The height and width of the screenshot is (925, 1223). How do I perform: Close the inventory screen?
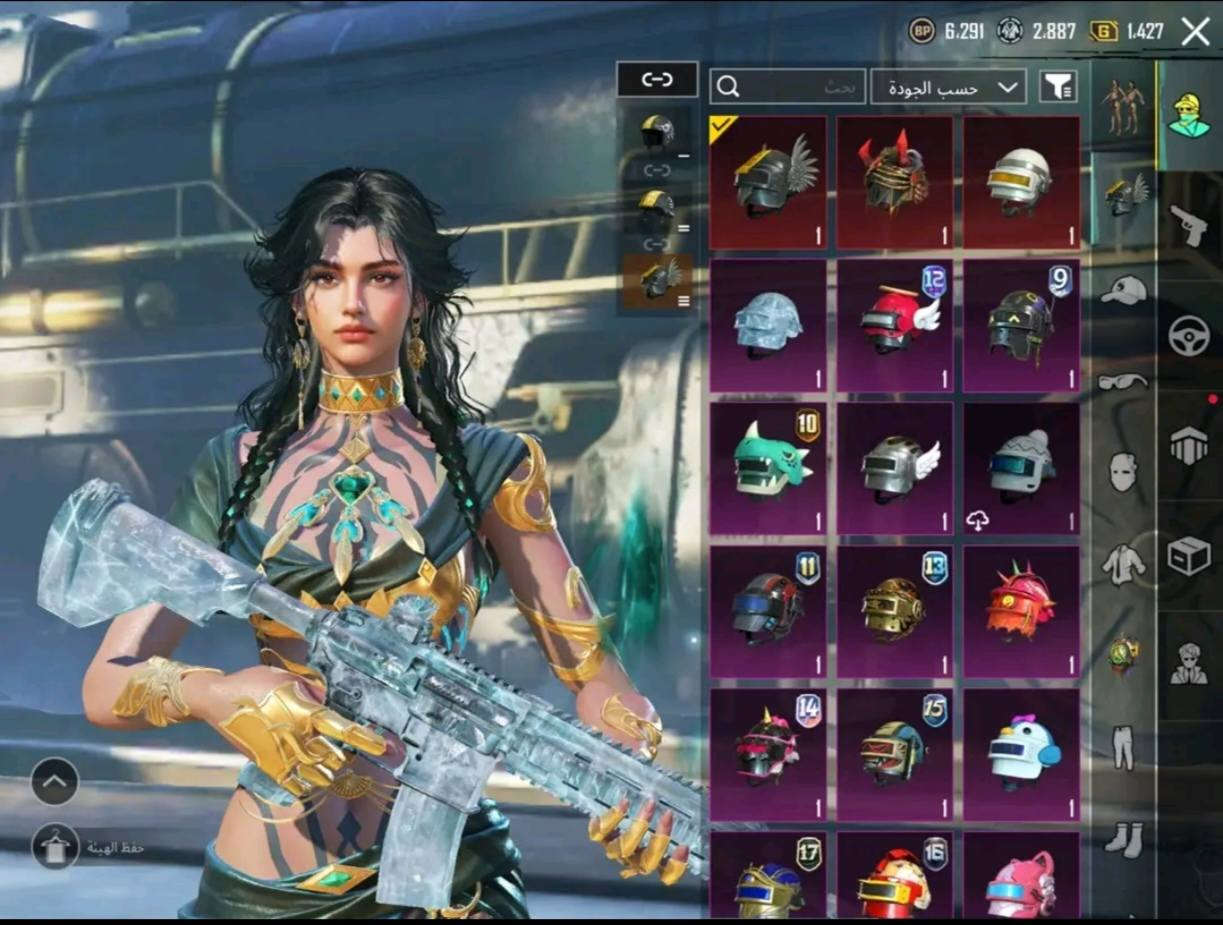click(x=1195, y=31)
